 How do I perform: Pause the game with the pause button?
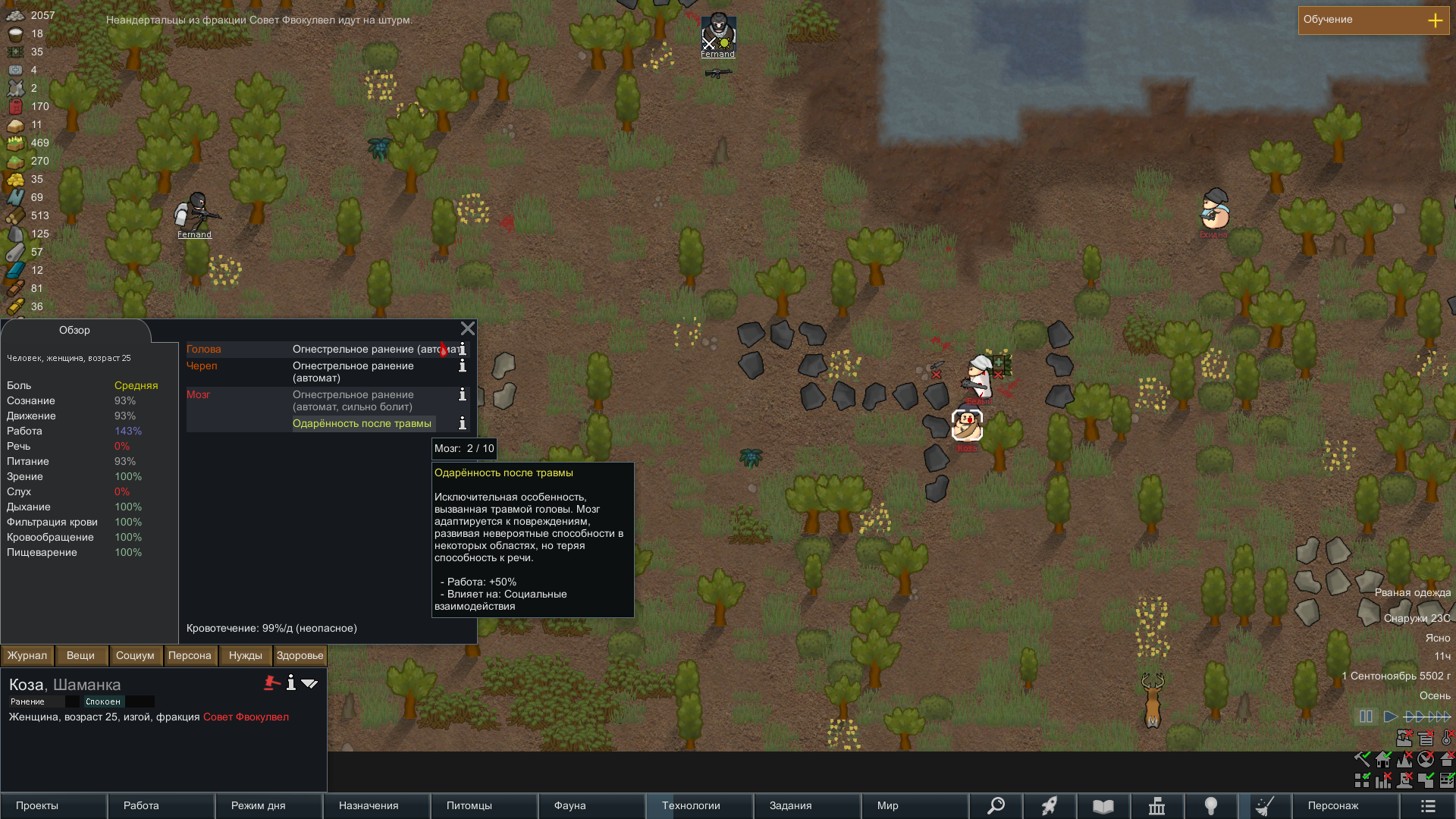(x=1366, y=717)
